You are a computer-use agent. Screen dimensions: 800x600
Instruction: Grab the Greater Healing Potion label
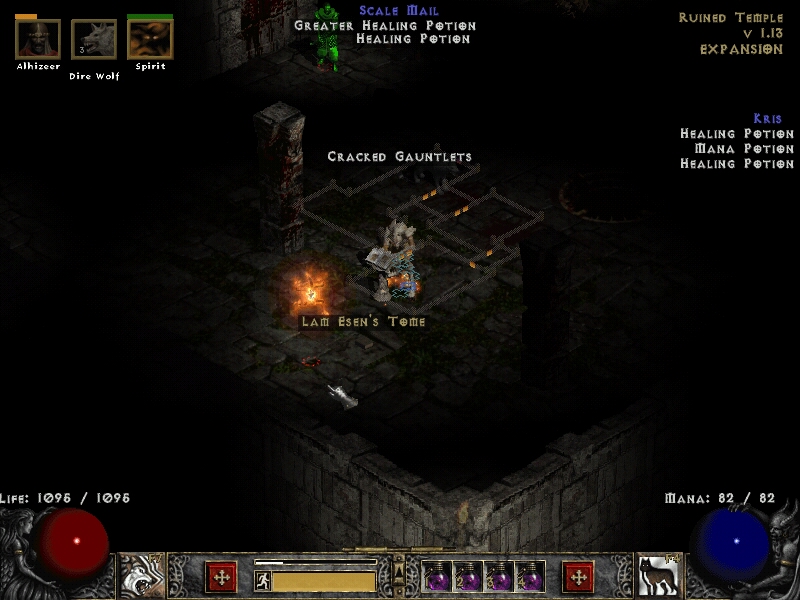385,25
